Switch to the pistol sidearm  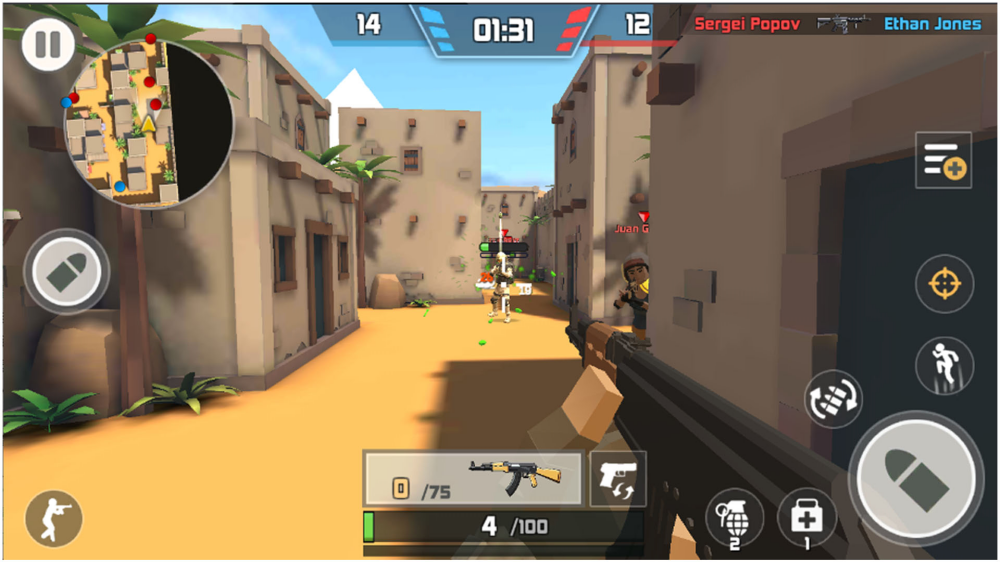617,478
